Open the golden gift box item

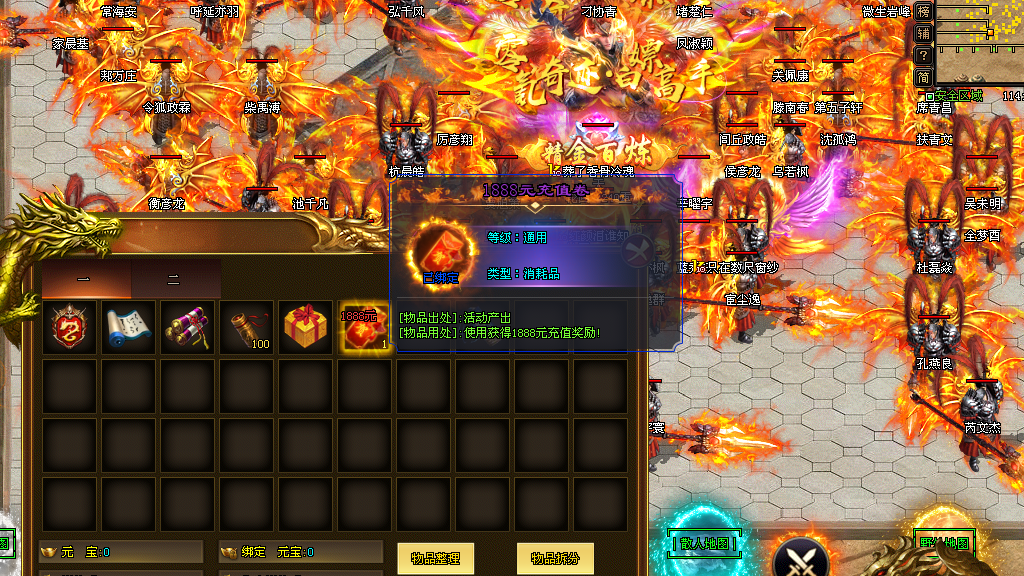click(306, 327)
